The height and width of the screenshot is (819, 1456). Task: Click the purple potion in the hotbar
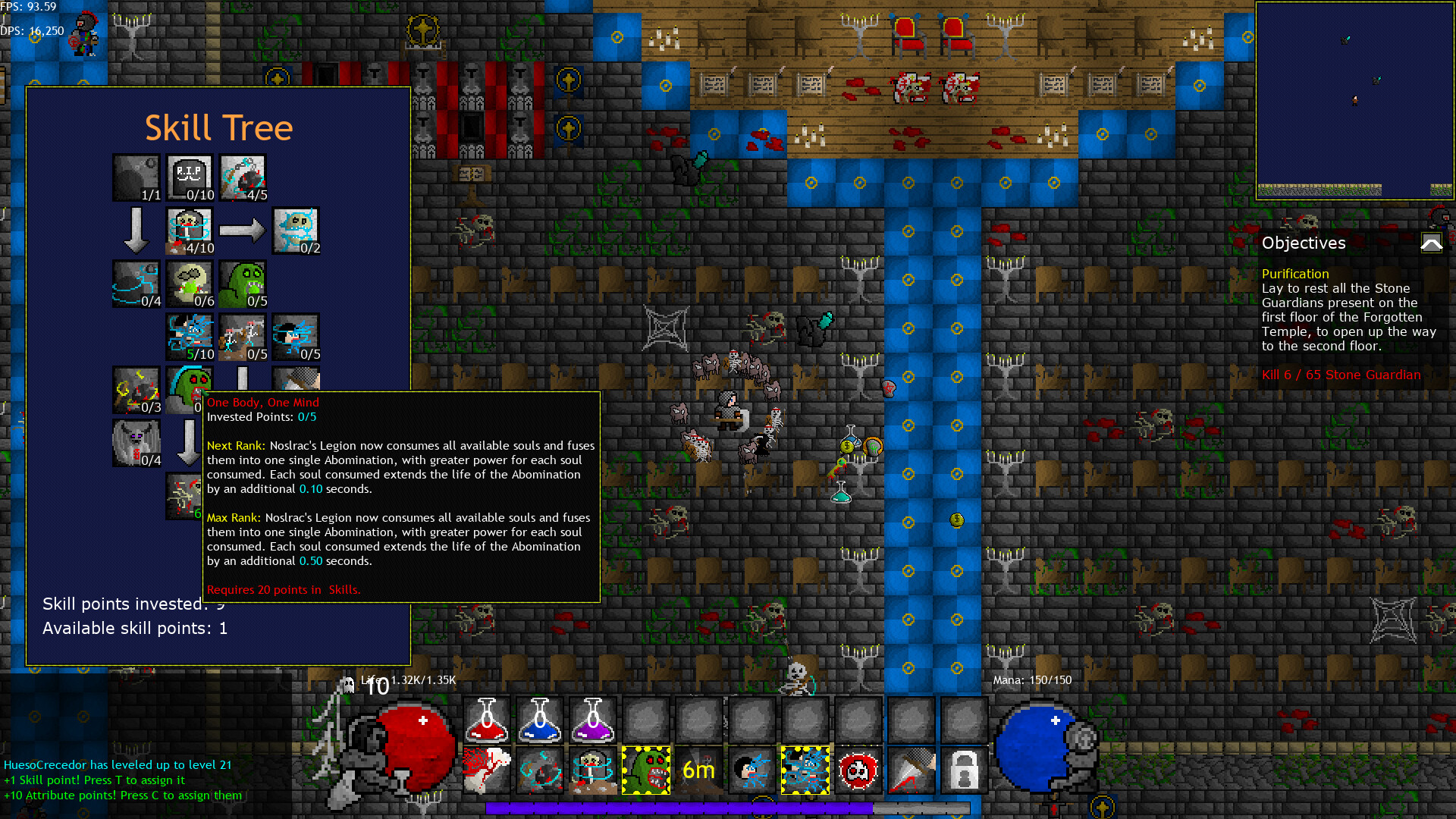pos(592,719)
